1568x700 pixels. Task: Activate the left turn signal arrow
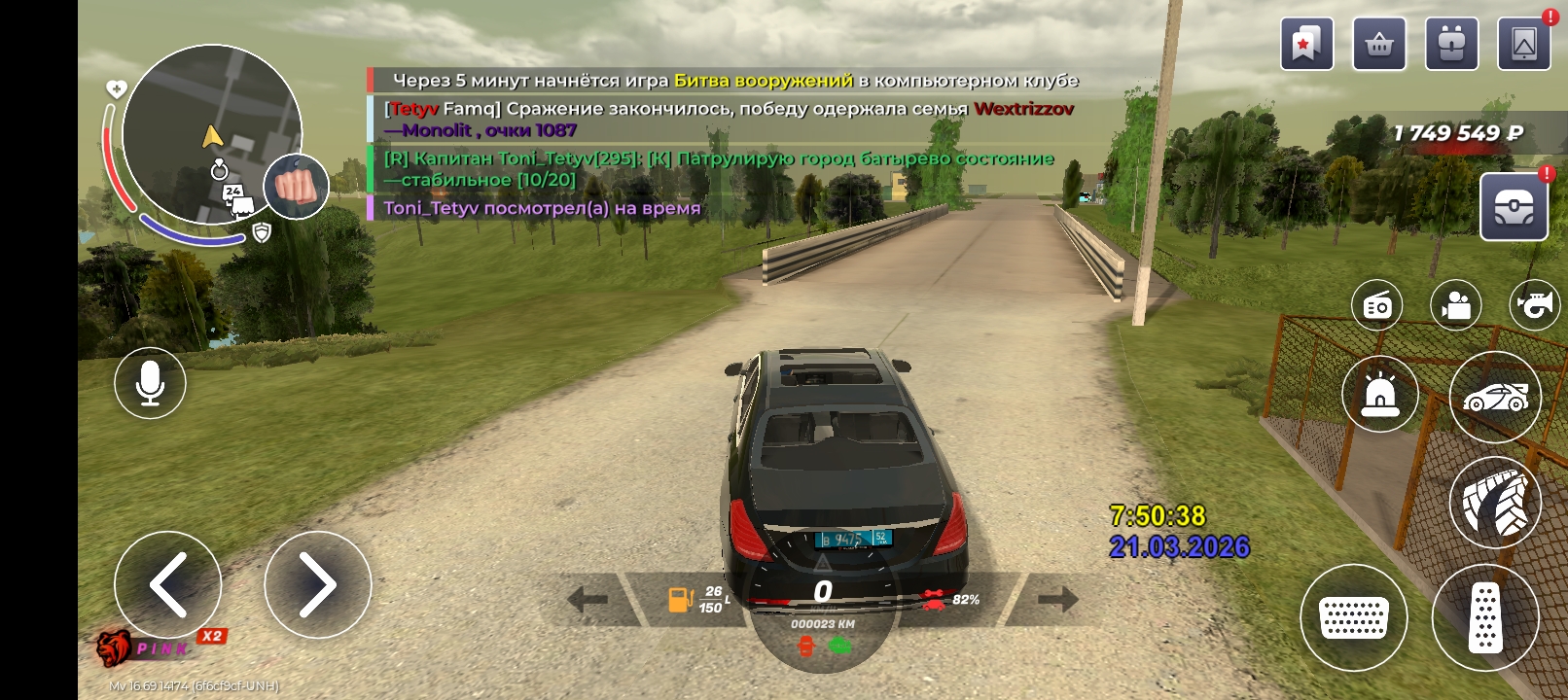click(x=588, y=600)
